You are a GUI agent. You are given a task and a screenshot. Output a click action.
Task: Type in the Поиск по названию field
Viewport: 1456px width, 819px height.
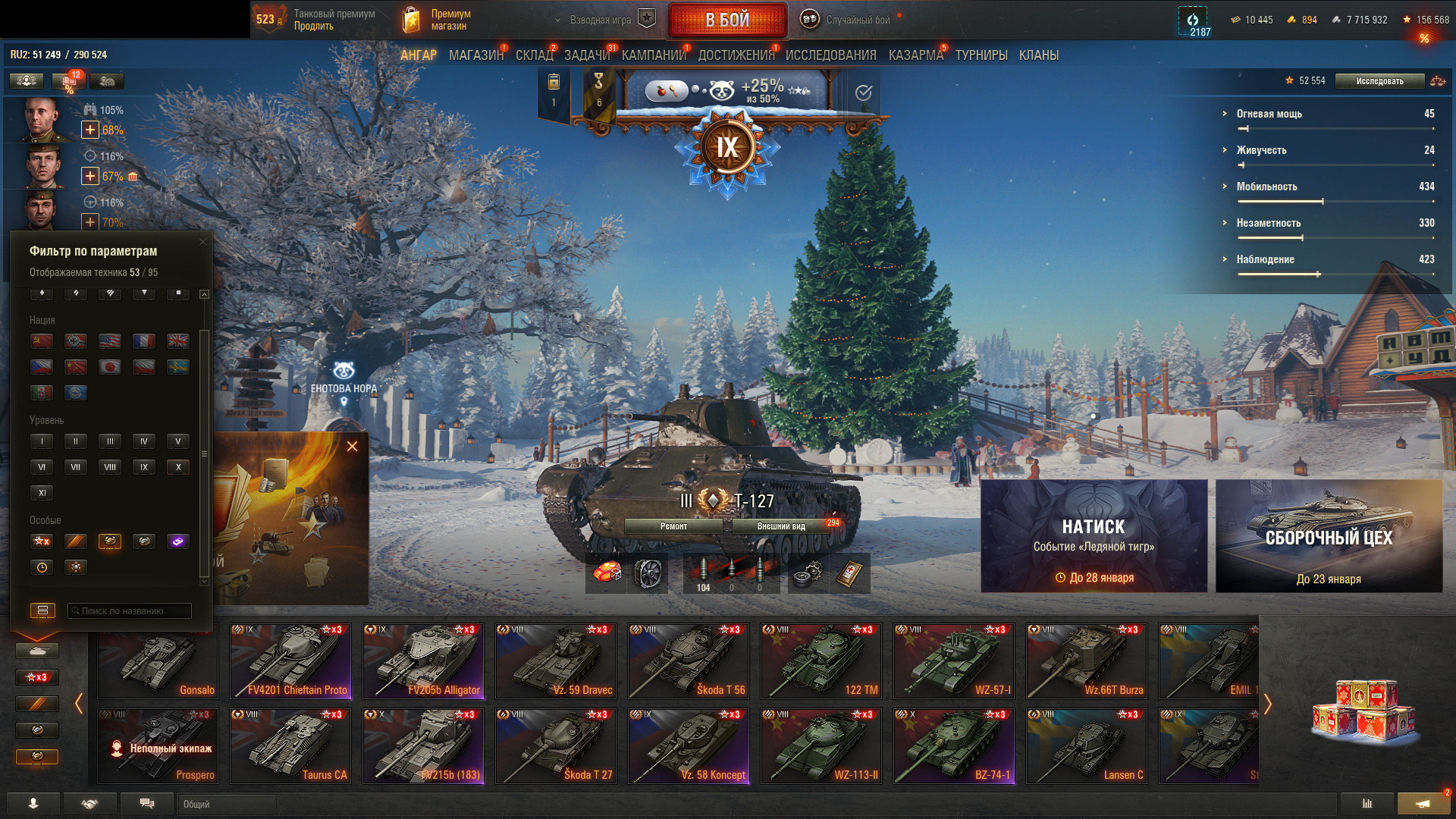(130, 611)
